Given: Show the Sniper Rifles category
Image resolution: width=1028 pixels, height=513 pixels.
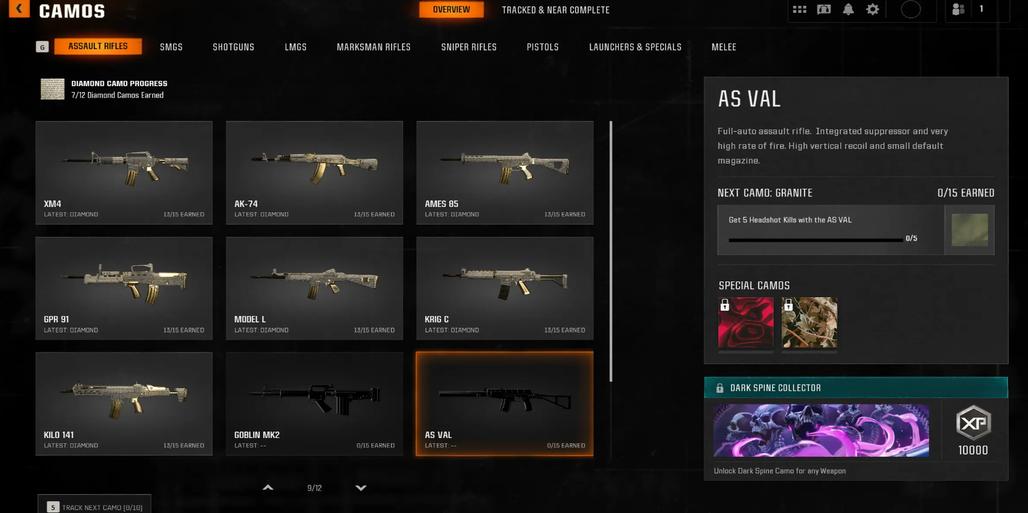Looking at the screenshot, I should (469, 47).
